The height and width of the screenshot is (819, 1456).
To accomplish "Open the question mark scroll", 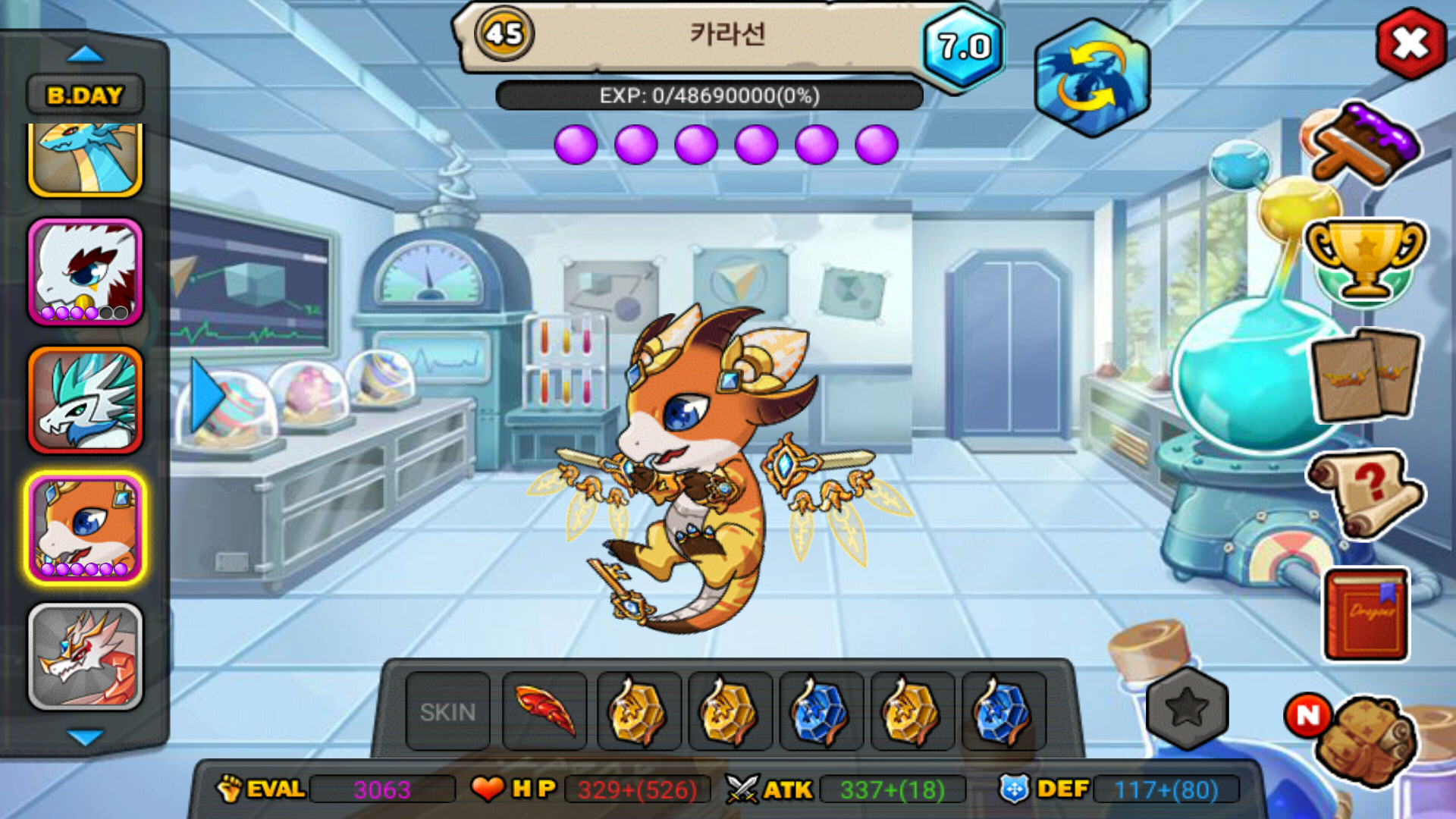I will [1365, 493].
